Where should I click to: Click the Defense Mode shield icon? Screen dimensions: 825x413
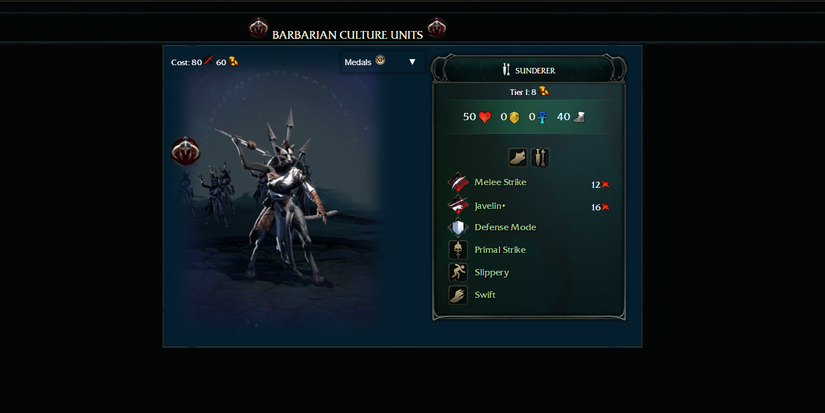(458, 228)
